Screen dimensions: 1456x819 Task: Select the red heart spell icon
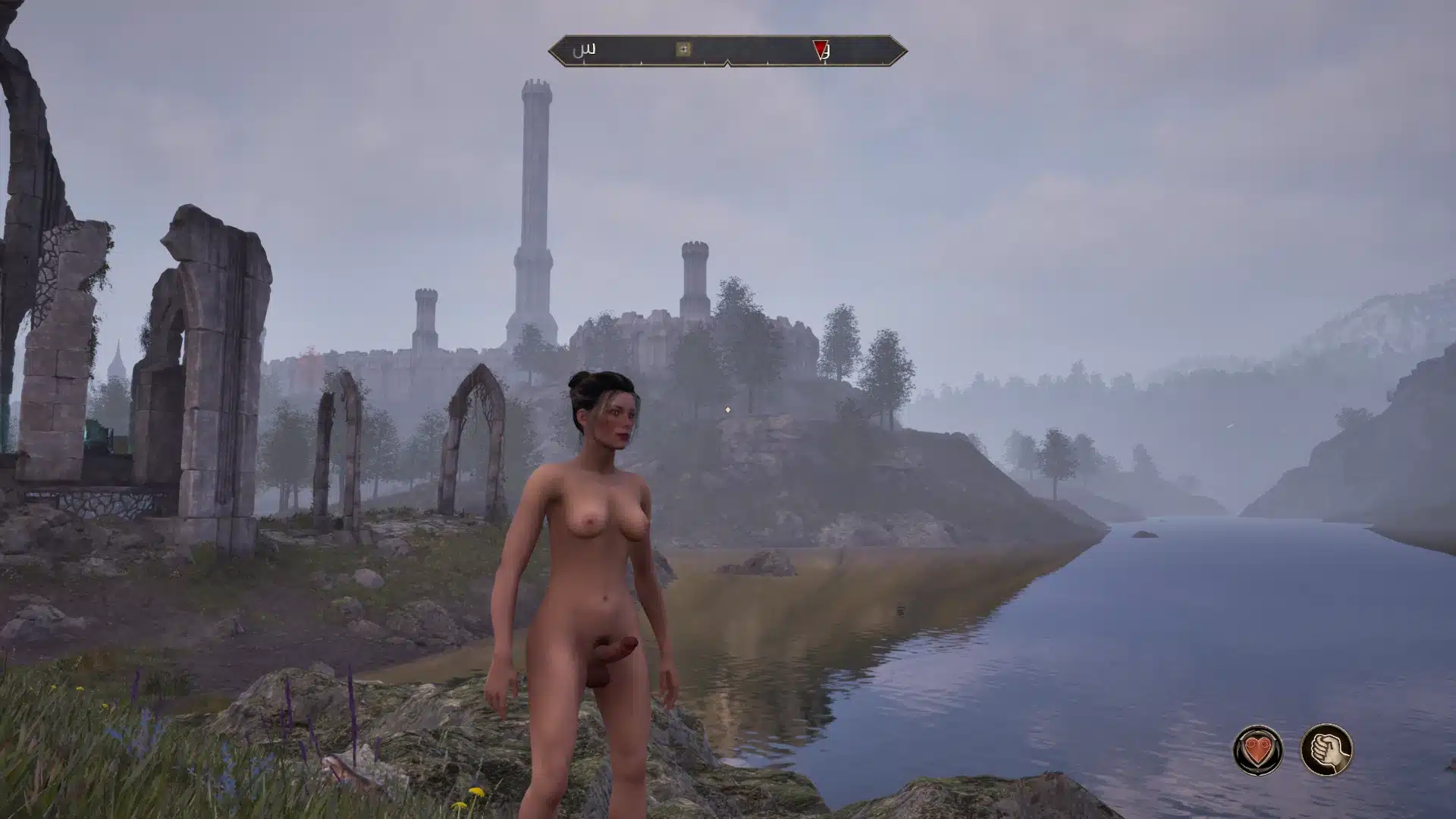(1258, 750)
